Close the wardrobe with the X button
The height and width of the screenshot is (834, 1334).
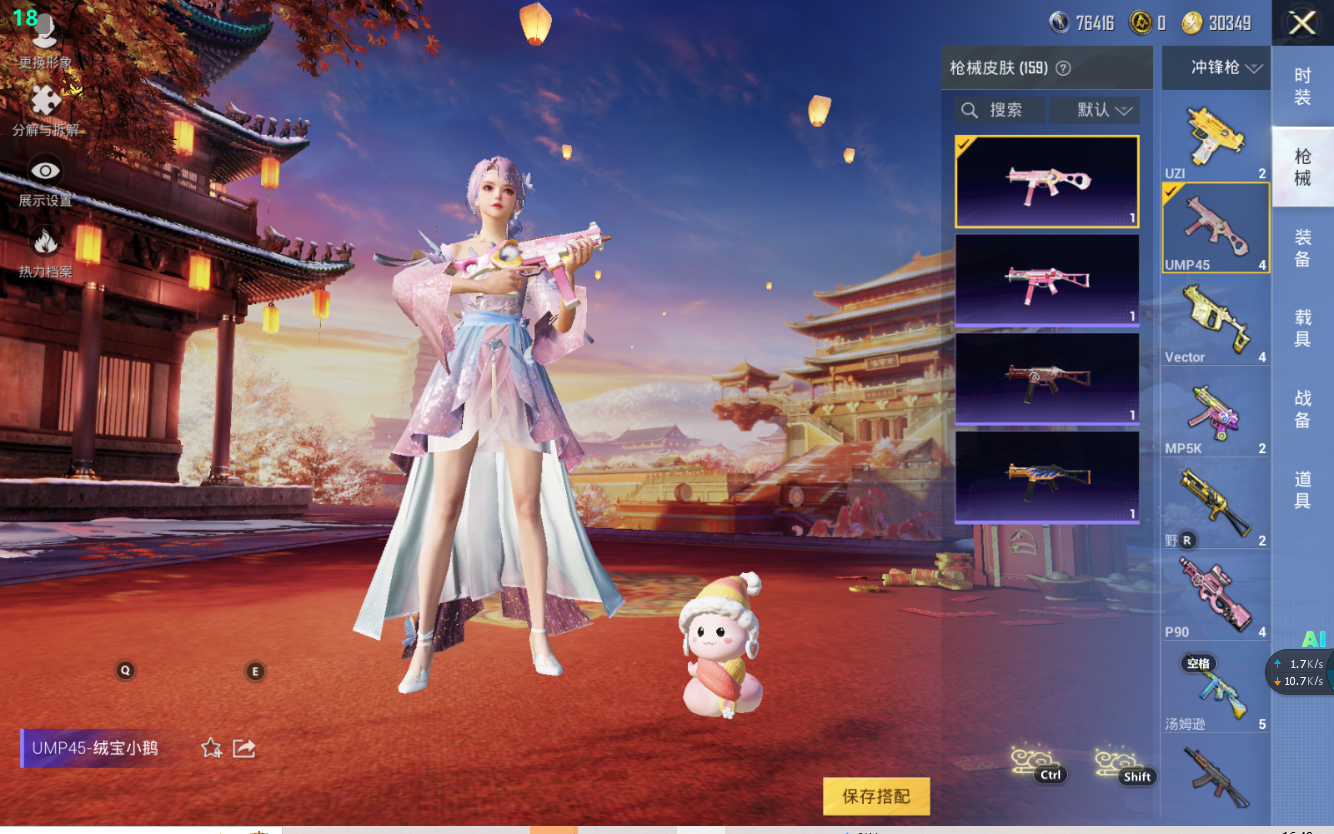(x=1302, y=23)
